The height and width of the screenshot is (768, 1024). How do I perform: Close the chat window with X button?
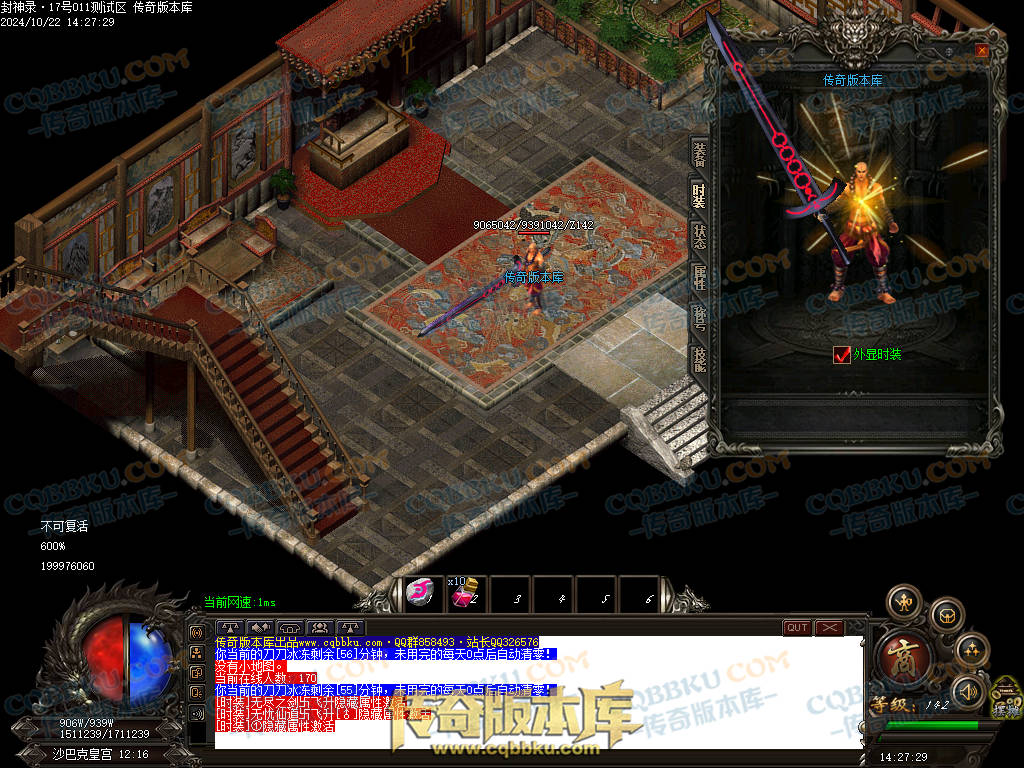(829, 628)
